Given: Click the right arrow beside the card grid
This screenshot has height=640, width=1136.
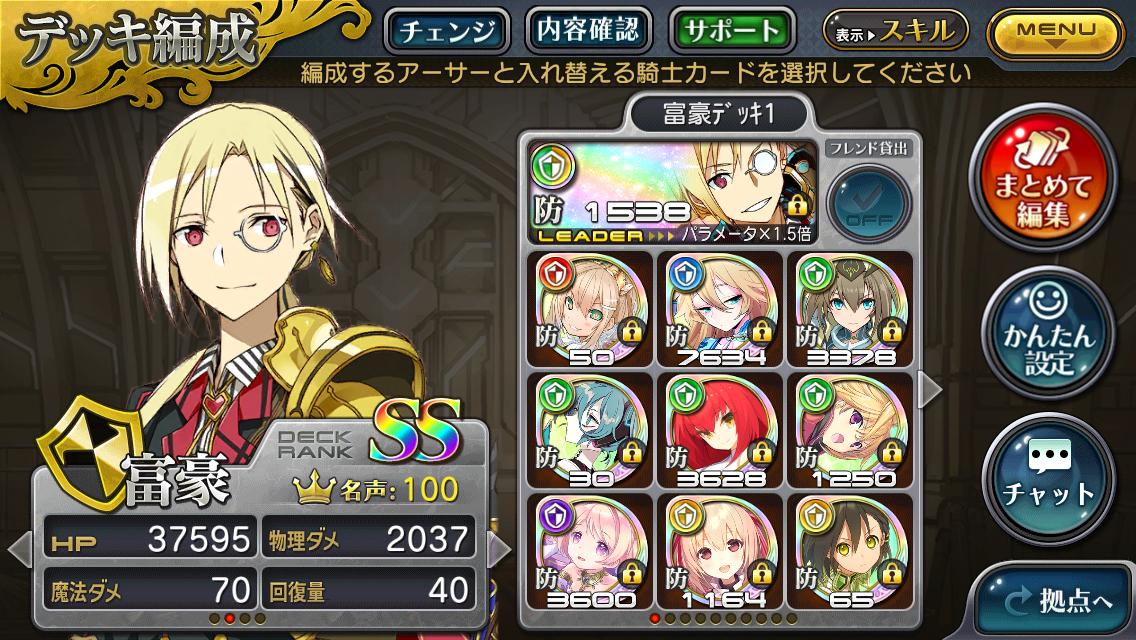Looking at the screenshot, I should click(929, 390).
